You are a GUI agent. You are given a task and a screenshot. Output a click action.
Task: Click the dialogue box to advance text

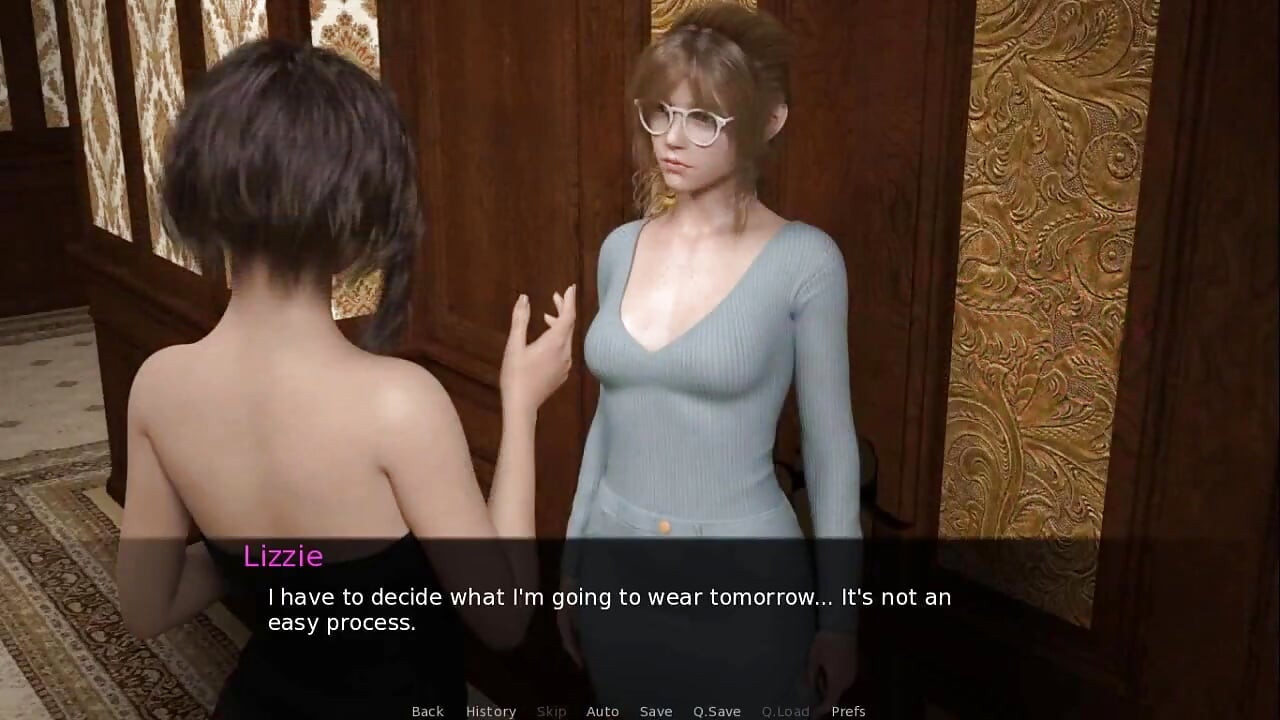coord(640,610)
